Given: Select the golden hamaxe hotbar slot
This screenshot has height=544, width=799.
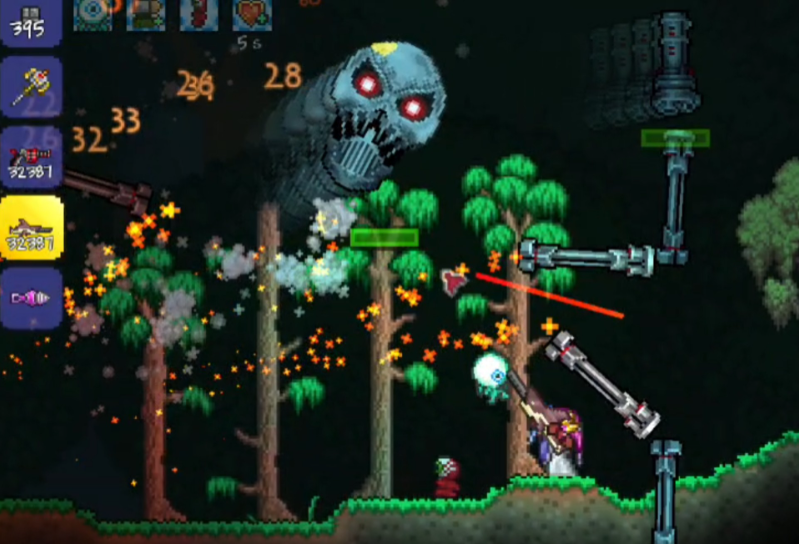Looking at the screenshot, I should (x=30, y=88).
